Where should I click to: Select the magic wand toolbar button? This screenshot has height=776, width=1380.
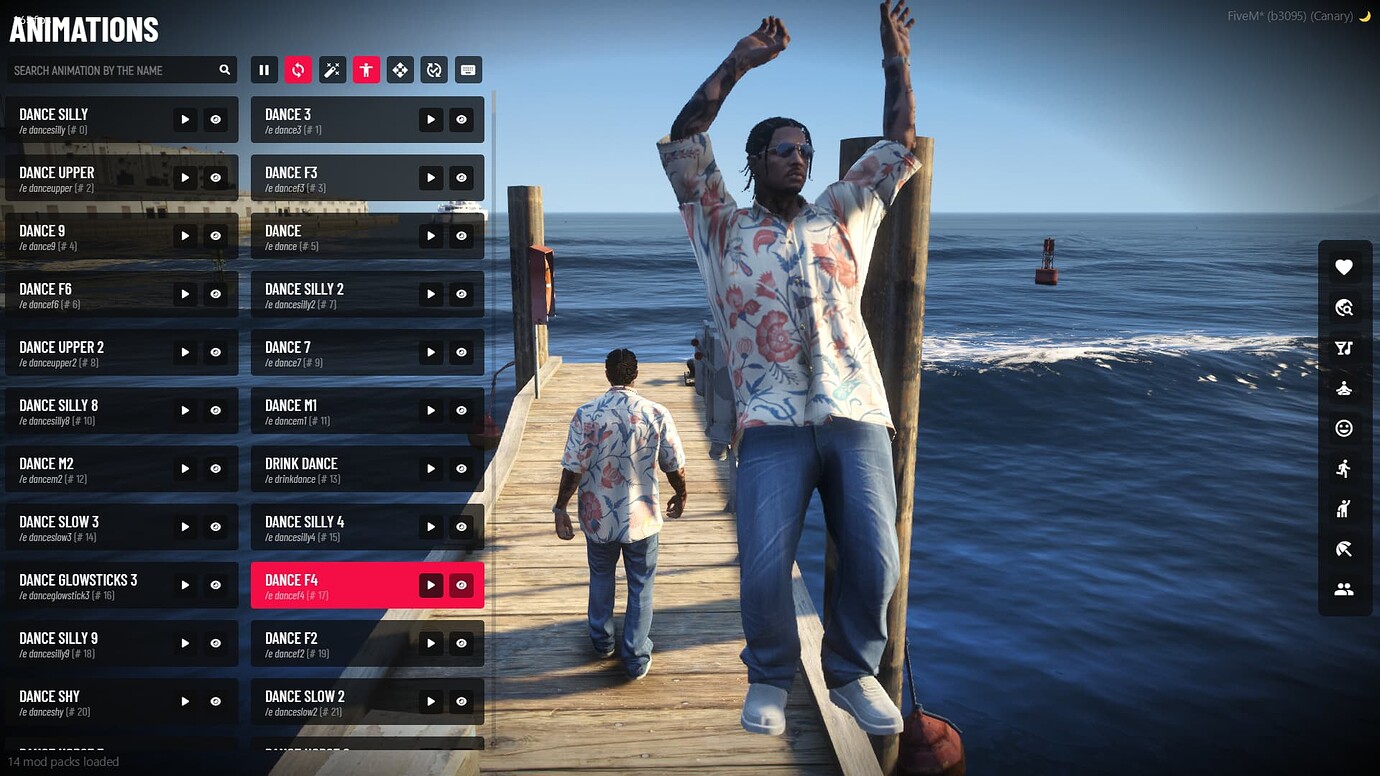pos(332,70)
